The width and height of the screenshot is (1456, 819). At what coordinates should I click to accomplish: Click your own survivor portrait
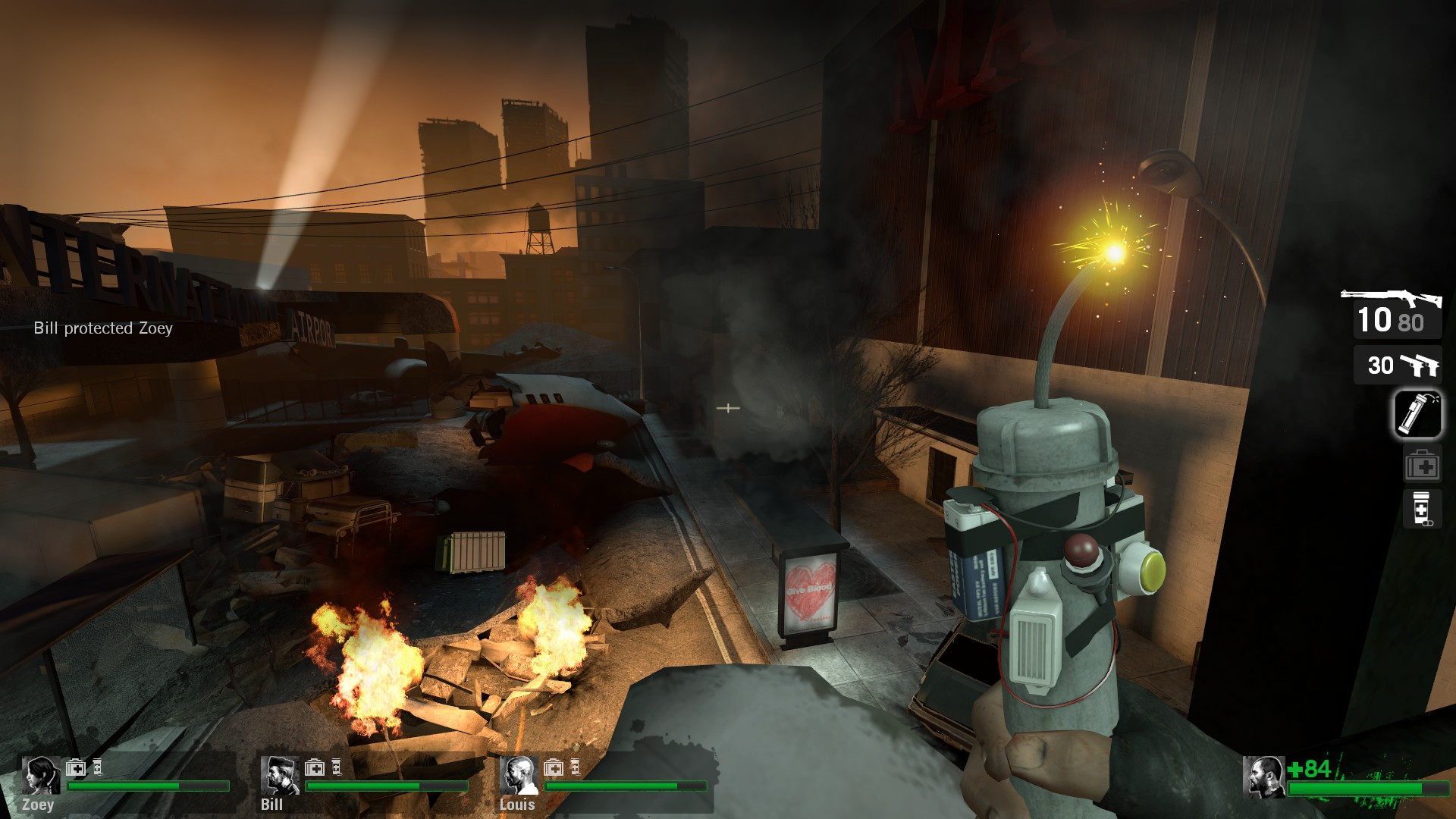pos(1263,777)
